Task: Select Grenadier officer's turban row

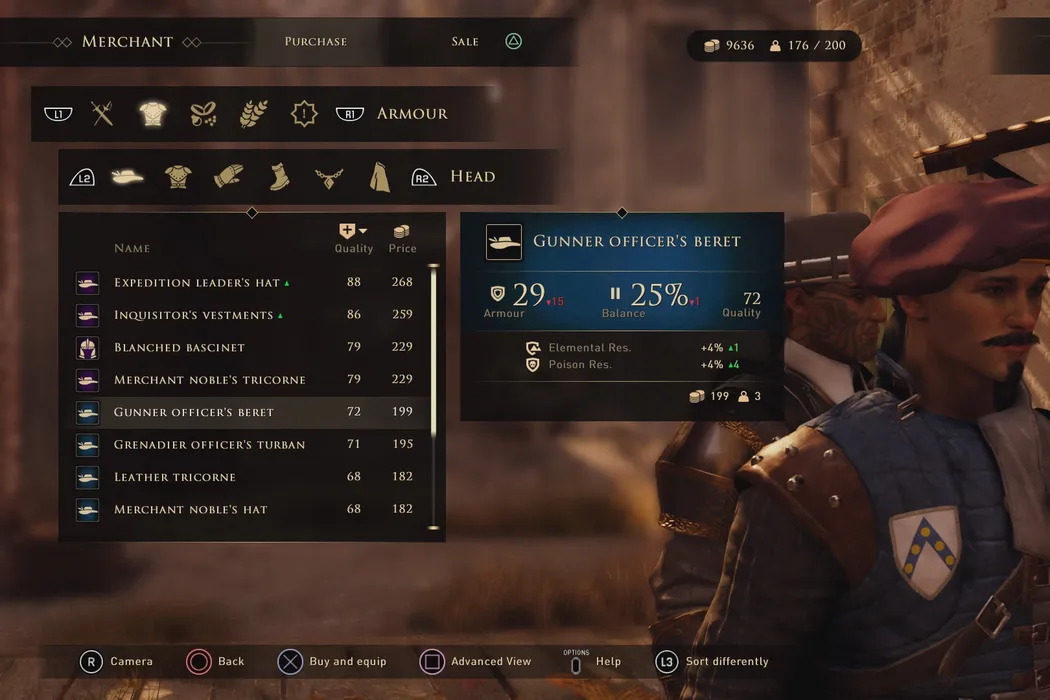Action: [x=210, y=445]
